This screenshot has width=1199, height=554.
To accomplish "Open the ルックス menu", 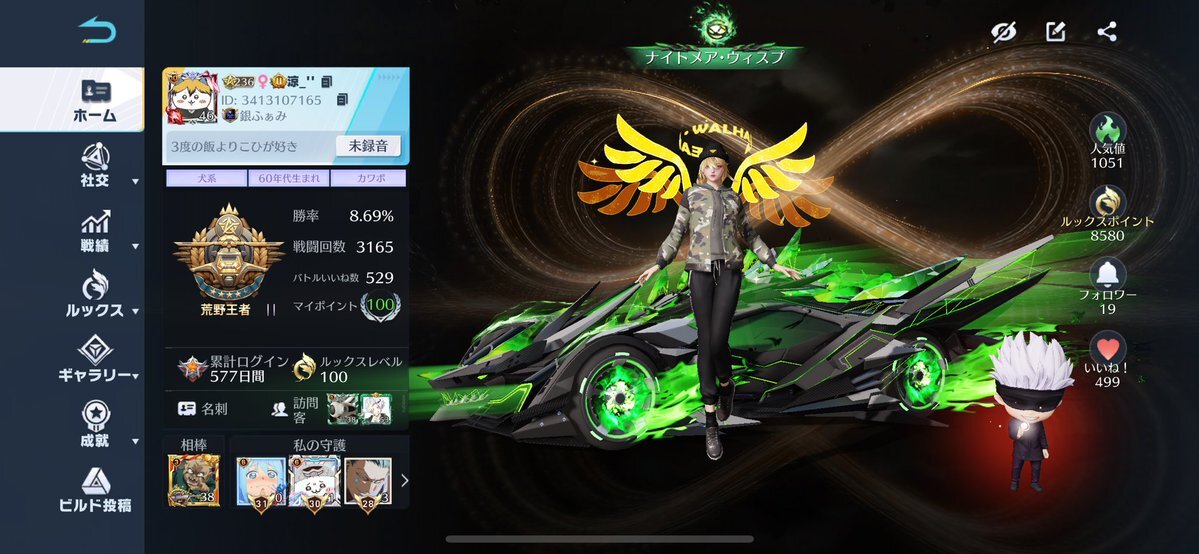I will click(x=95, y=296).
